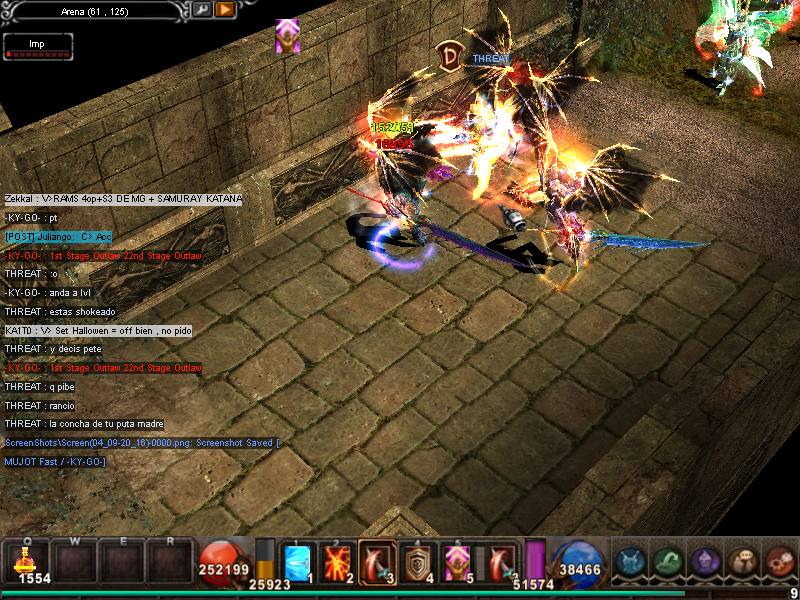Image resolution: width=800 pixels, height=600 pixels.
Task: Use the orange potion in Q slot
Action: (27, 562)
